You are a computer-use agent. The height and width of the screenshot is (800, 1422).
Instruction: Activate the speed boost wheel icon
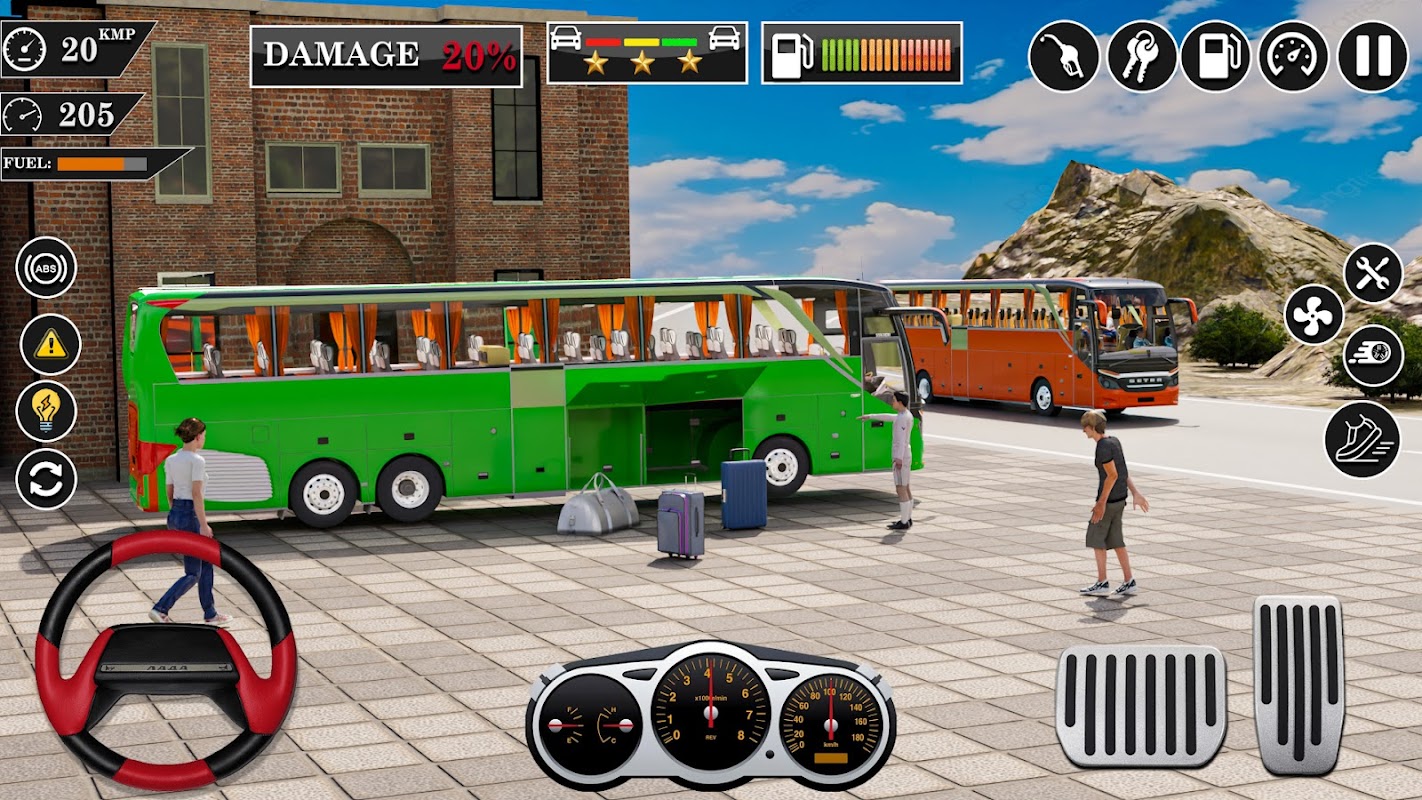(x=1372, y=356)
